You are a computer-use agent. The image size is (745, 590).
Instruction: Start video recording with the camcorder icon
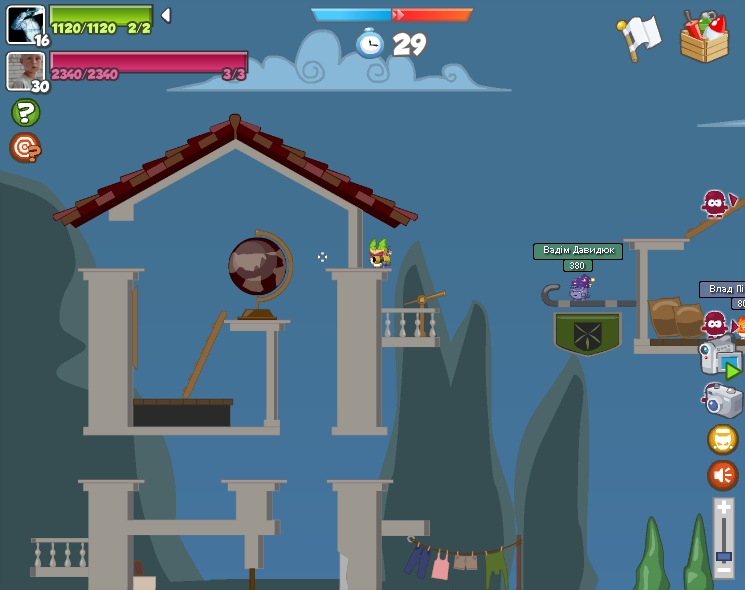point(719,358)
